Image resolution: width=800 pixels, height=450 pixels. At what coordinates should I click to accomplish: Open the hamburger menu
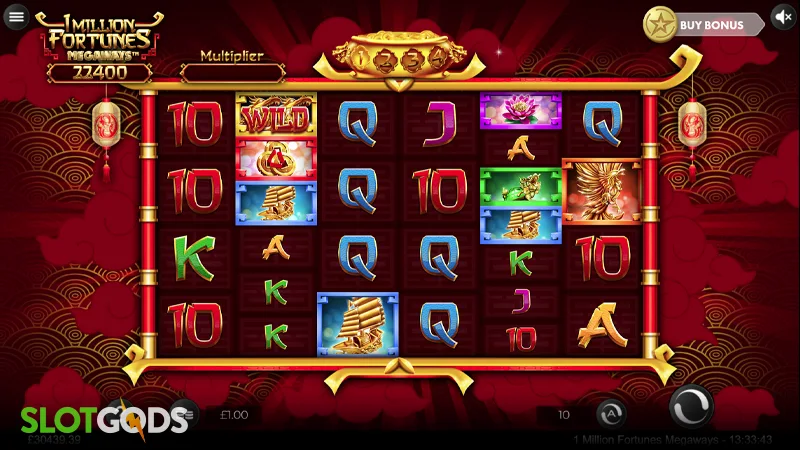(x=16, y=17)
